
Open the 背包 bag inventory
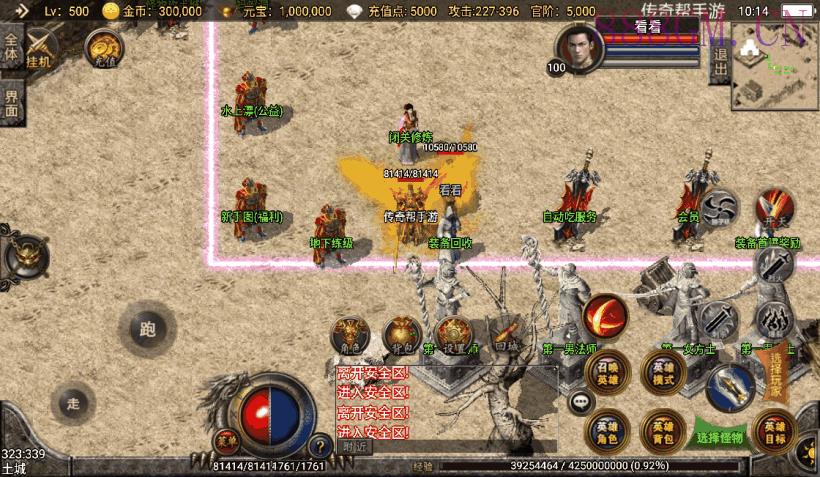click(402, 336)
